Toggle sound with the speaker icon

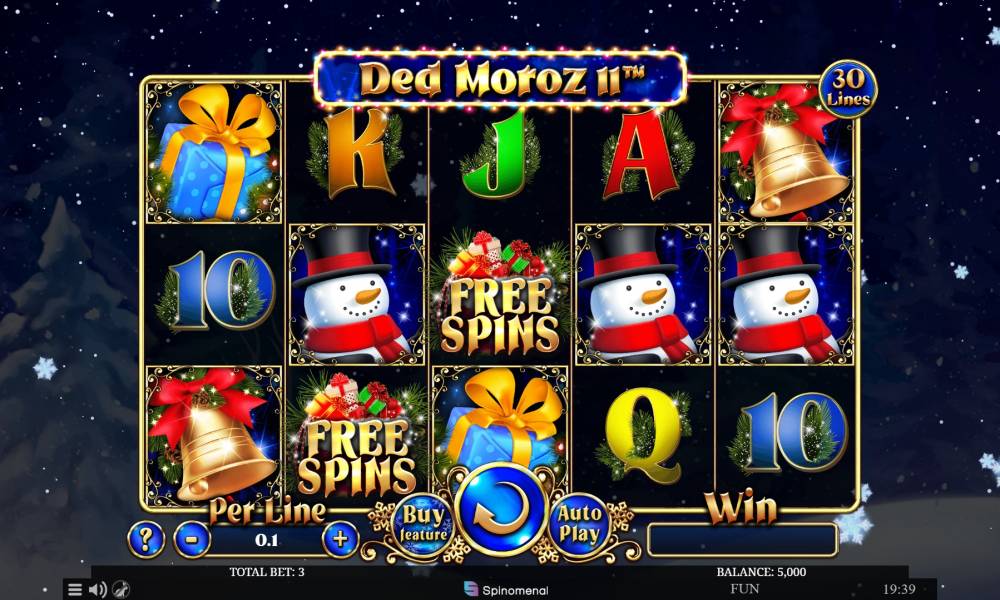click(98, 589)
